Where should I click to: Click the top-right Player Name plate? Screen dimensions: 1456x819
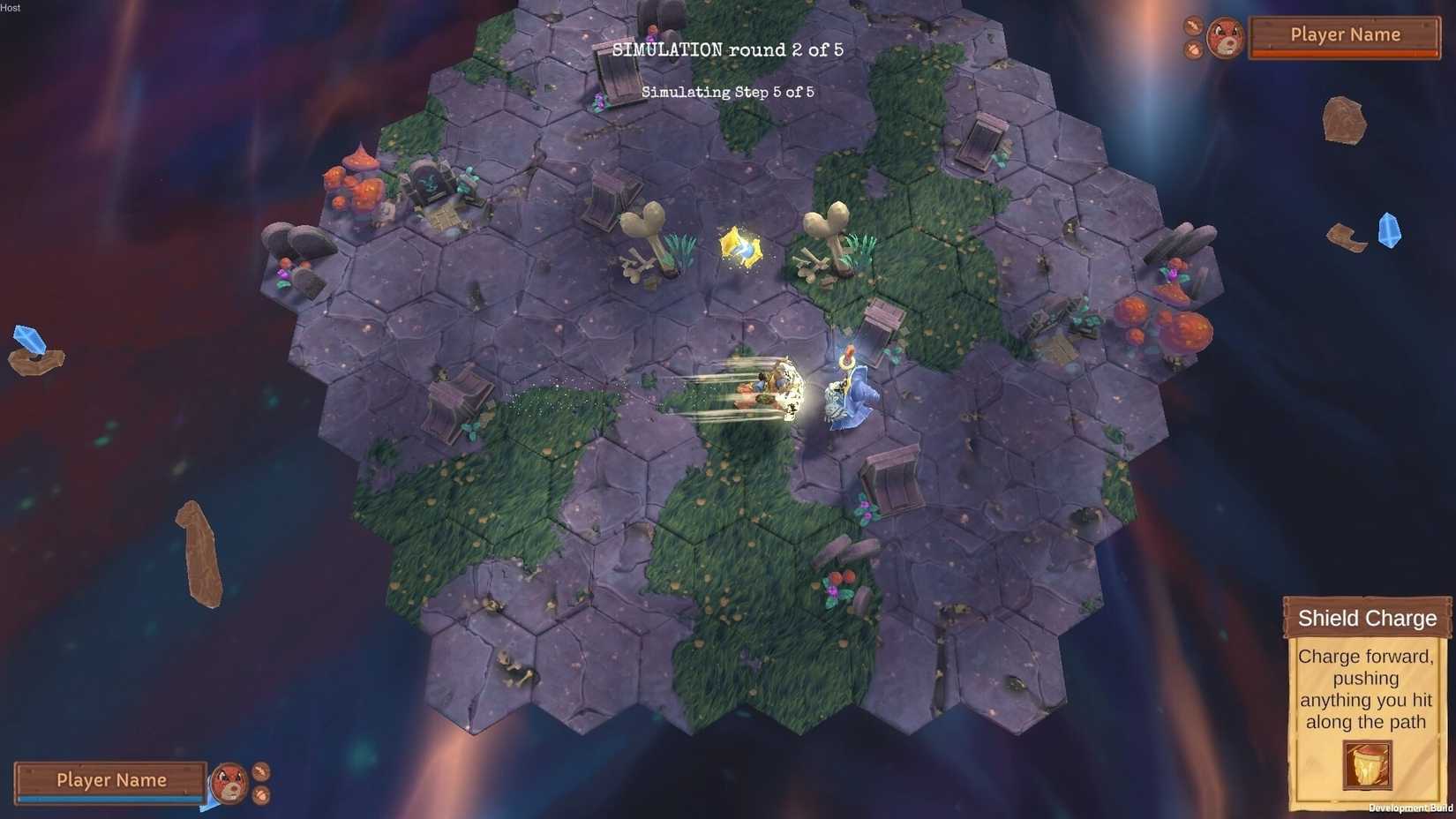[1345, 34]
